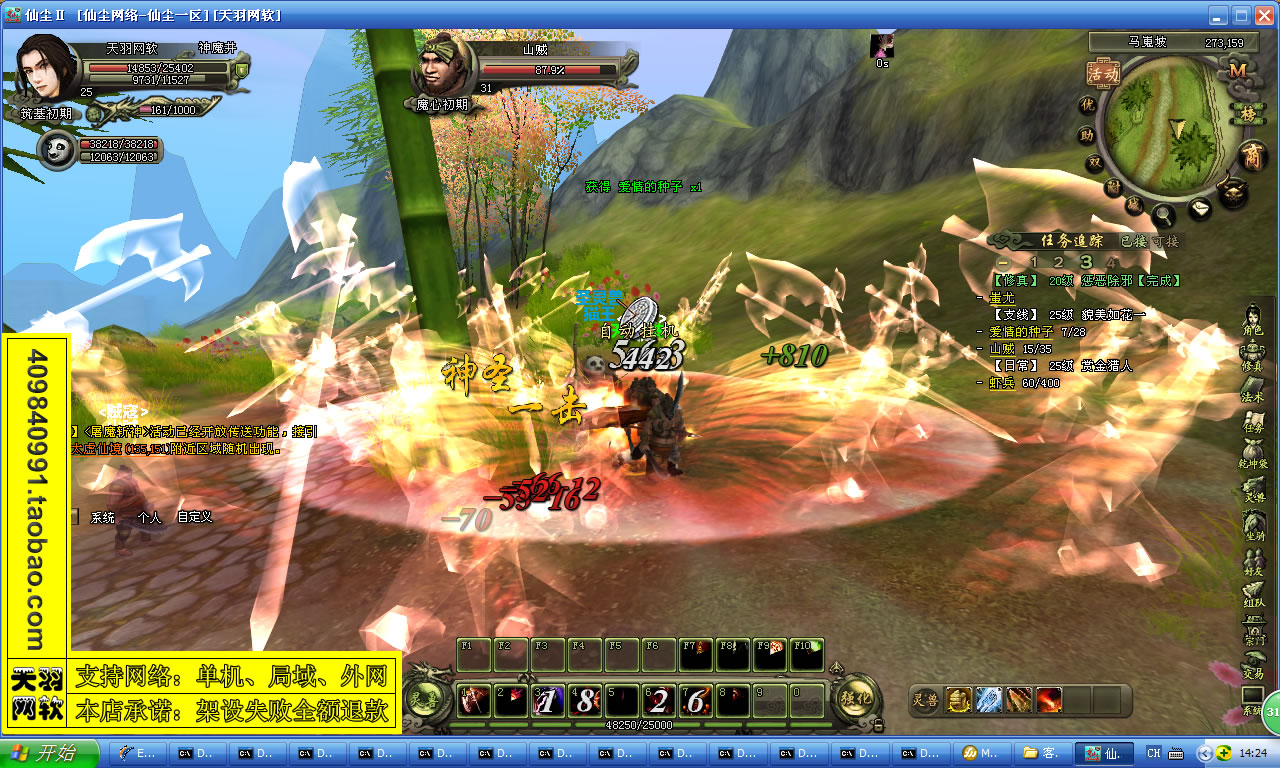Activate the skill in hotbar slot 4
The width and height of the screenshot is (1280, 768).
coord(584,701)
